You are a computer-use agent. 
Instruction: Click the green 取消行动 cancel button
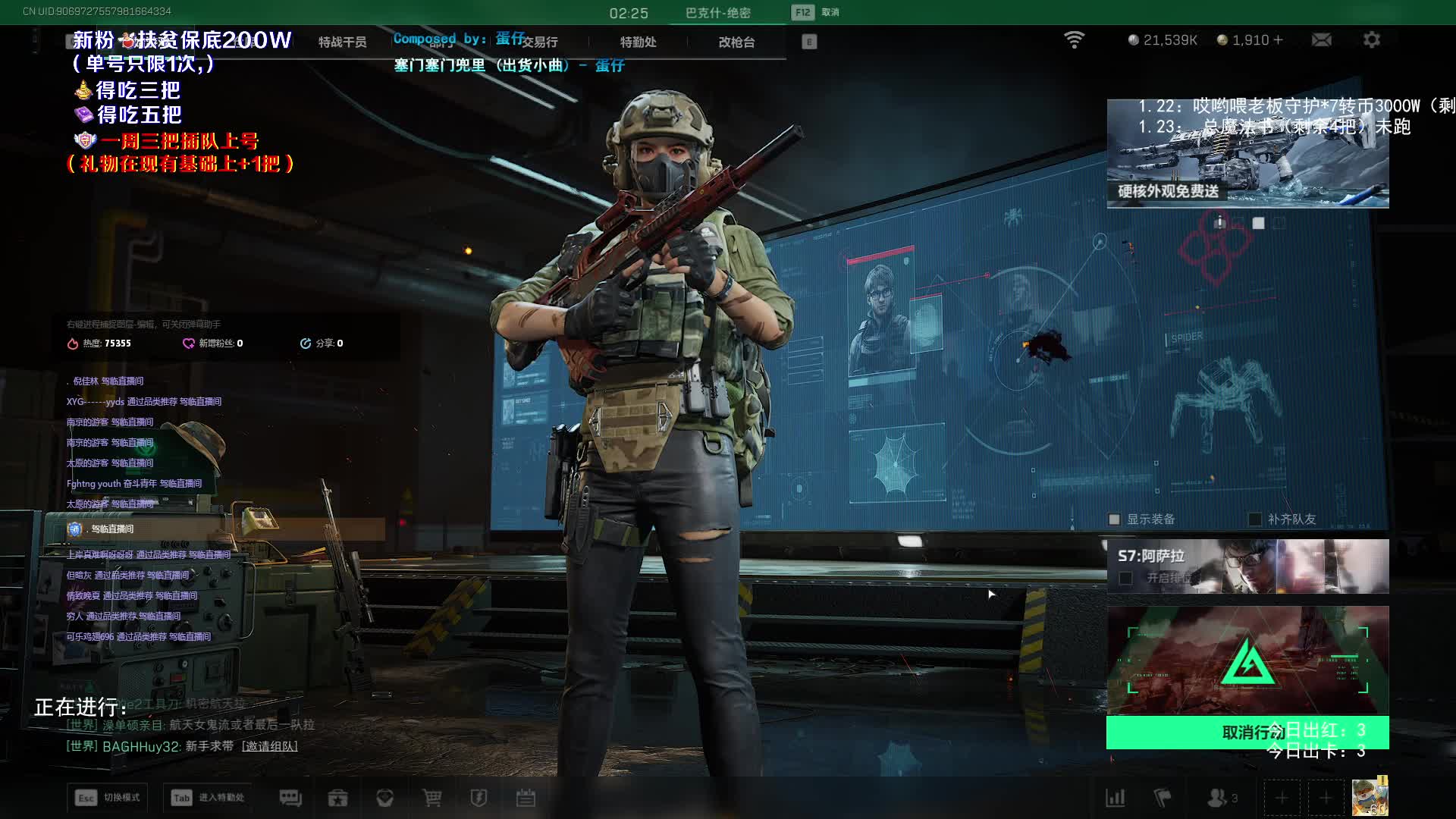click(1247, 733)
